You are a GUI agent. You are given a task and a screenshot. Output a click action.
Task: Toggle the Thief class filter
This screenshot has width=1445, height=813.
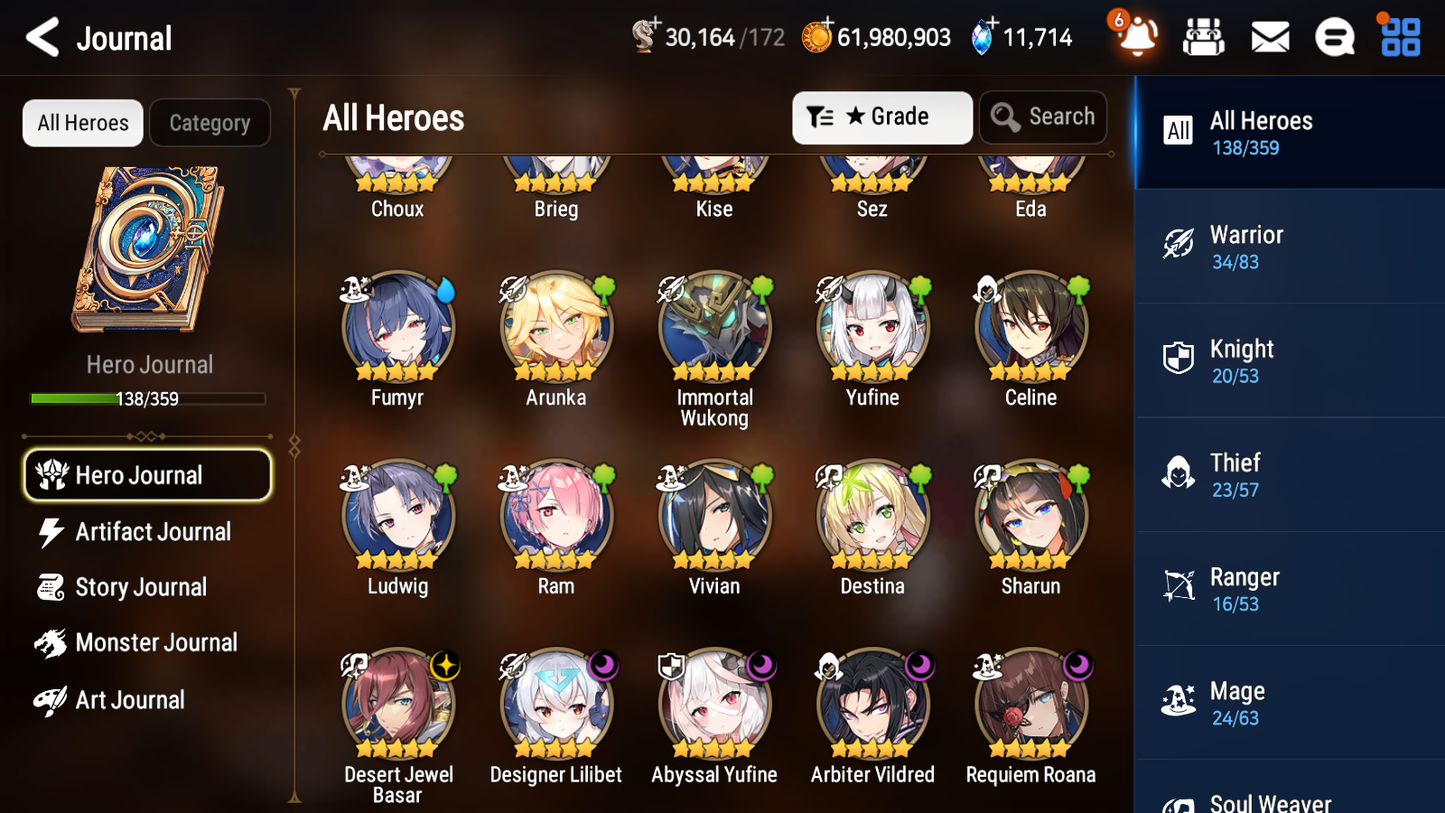point(1289,474)
